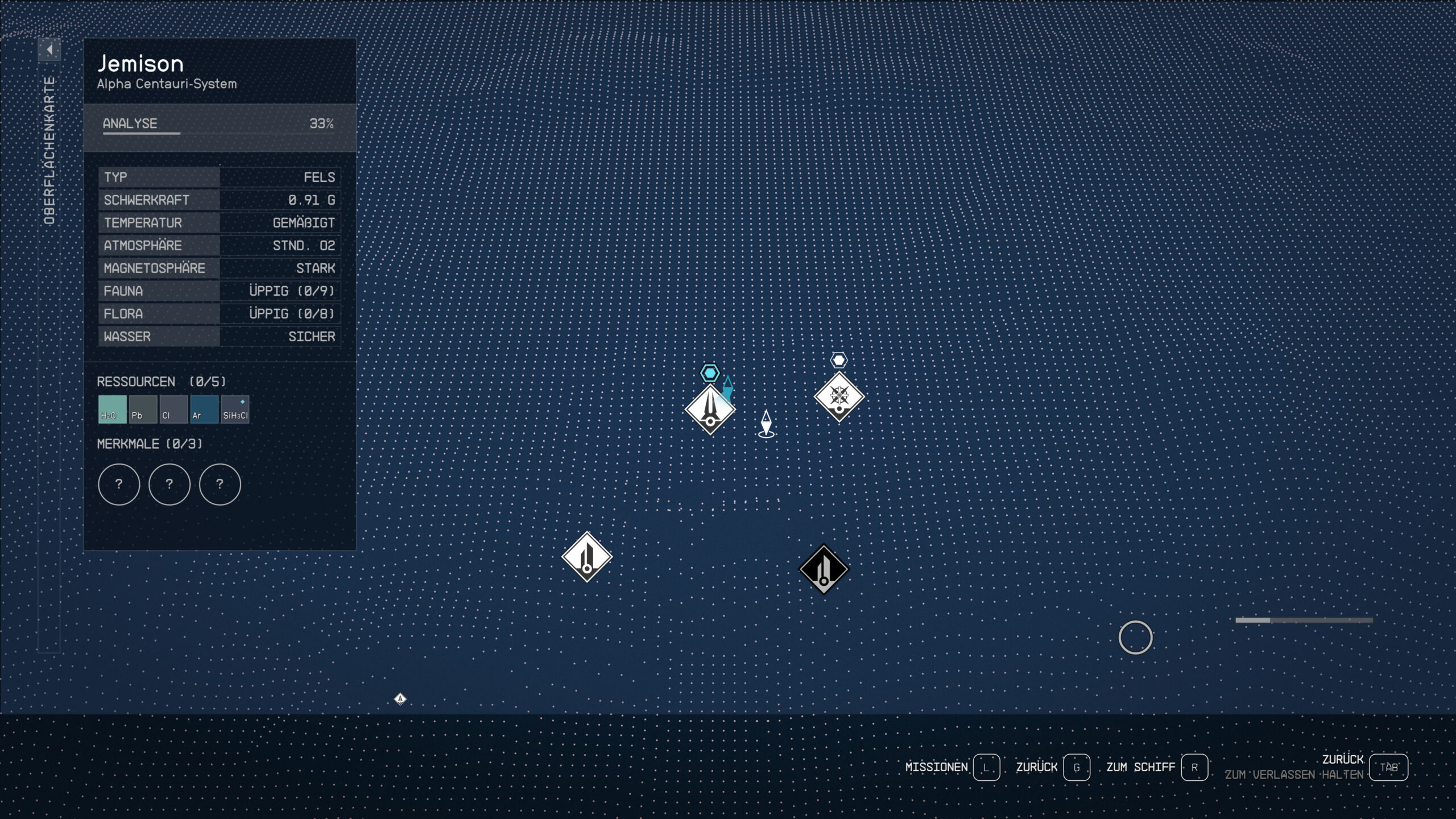Click the map zoom slider bar

1304,620
